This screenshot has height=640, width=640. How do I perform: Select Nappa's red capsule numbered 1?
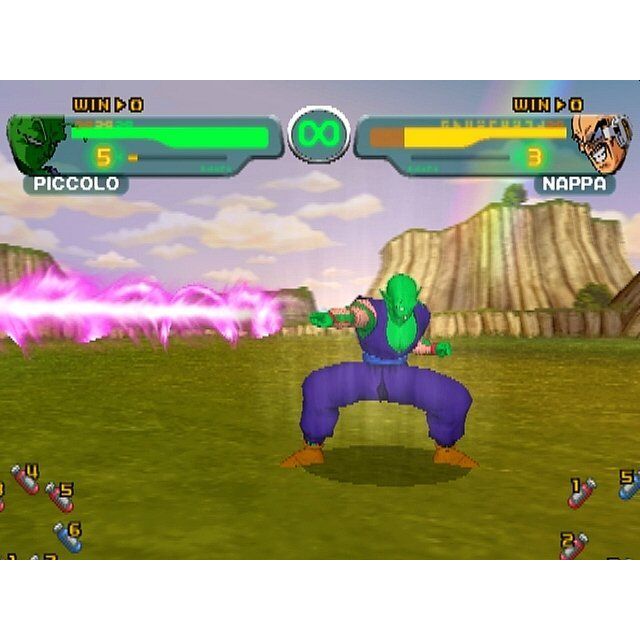581,492
